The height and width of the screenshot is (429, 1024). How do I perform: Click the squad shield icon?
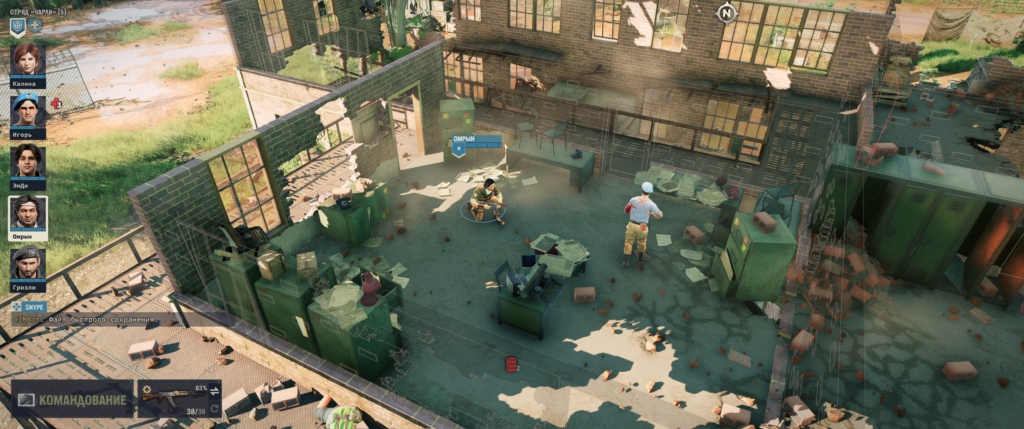[17, 25]
